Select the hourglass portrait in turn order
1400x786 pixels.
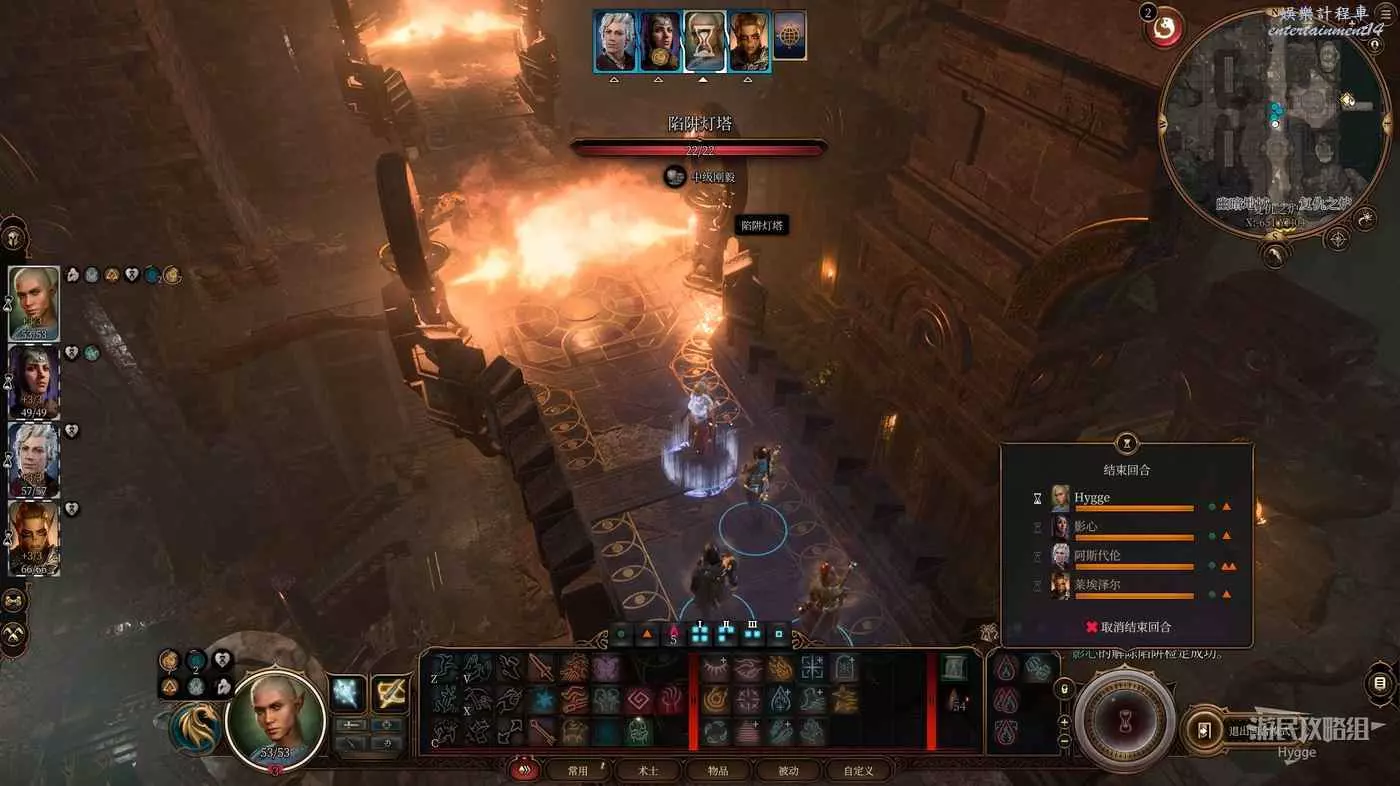pyautogui.click(x=704, y=42)
